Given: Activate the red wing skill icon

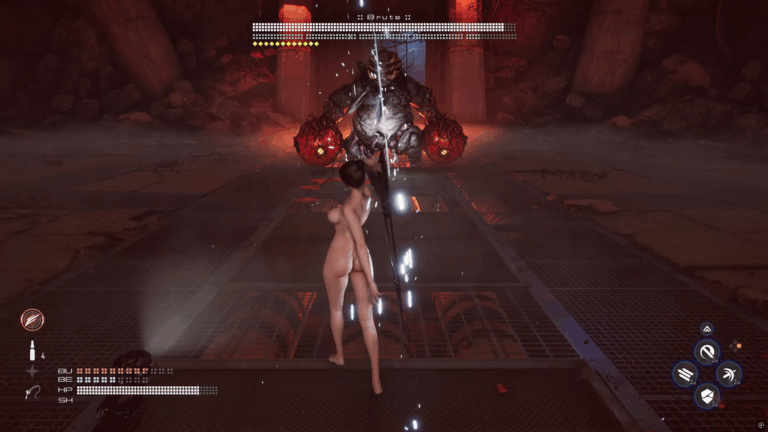Looking at the screenshot, I should 32,320.
